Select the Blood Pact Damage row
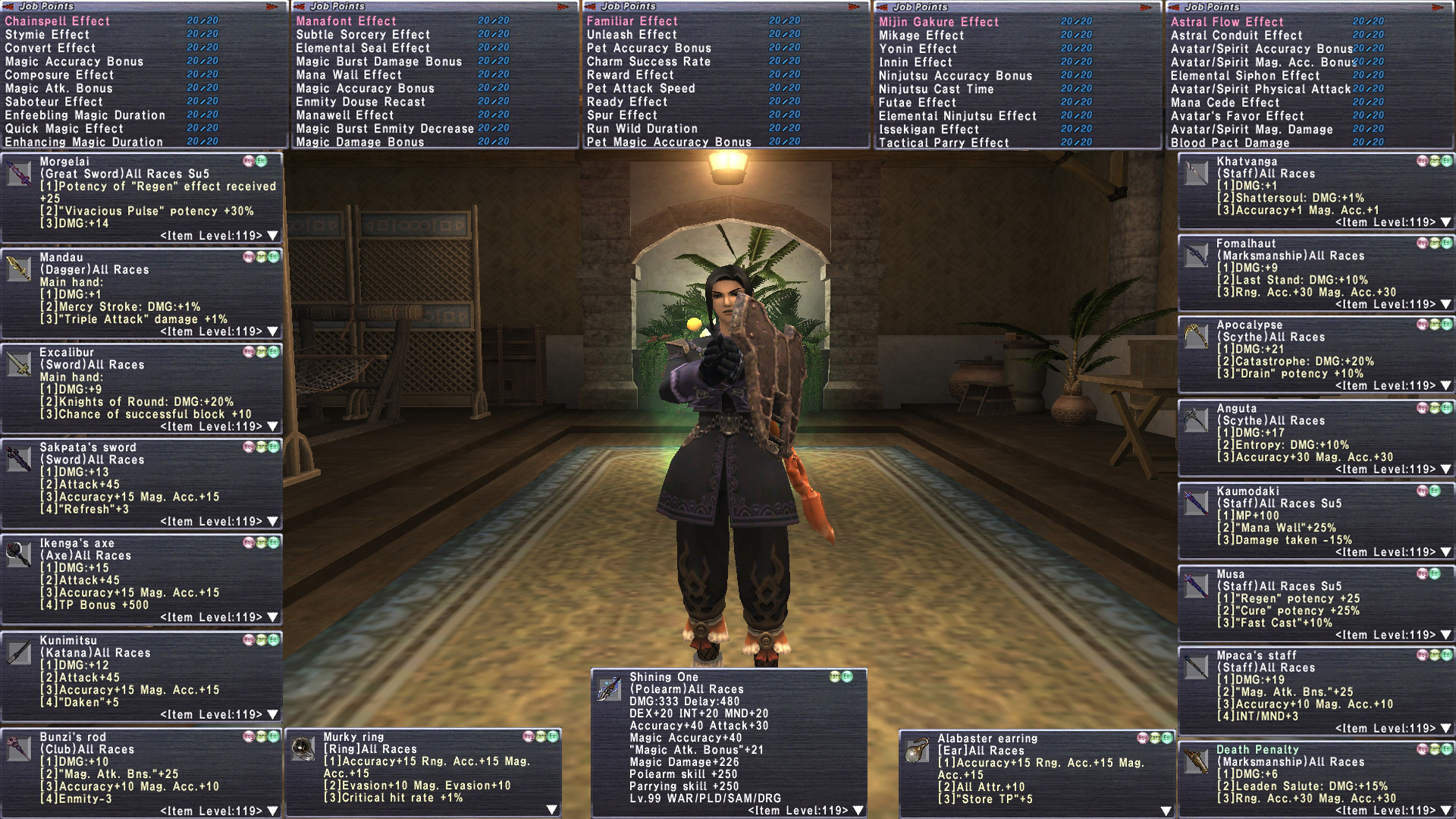Viewport: 1456px width, 819px height. 1229,143
